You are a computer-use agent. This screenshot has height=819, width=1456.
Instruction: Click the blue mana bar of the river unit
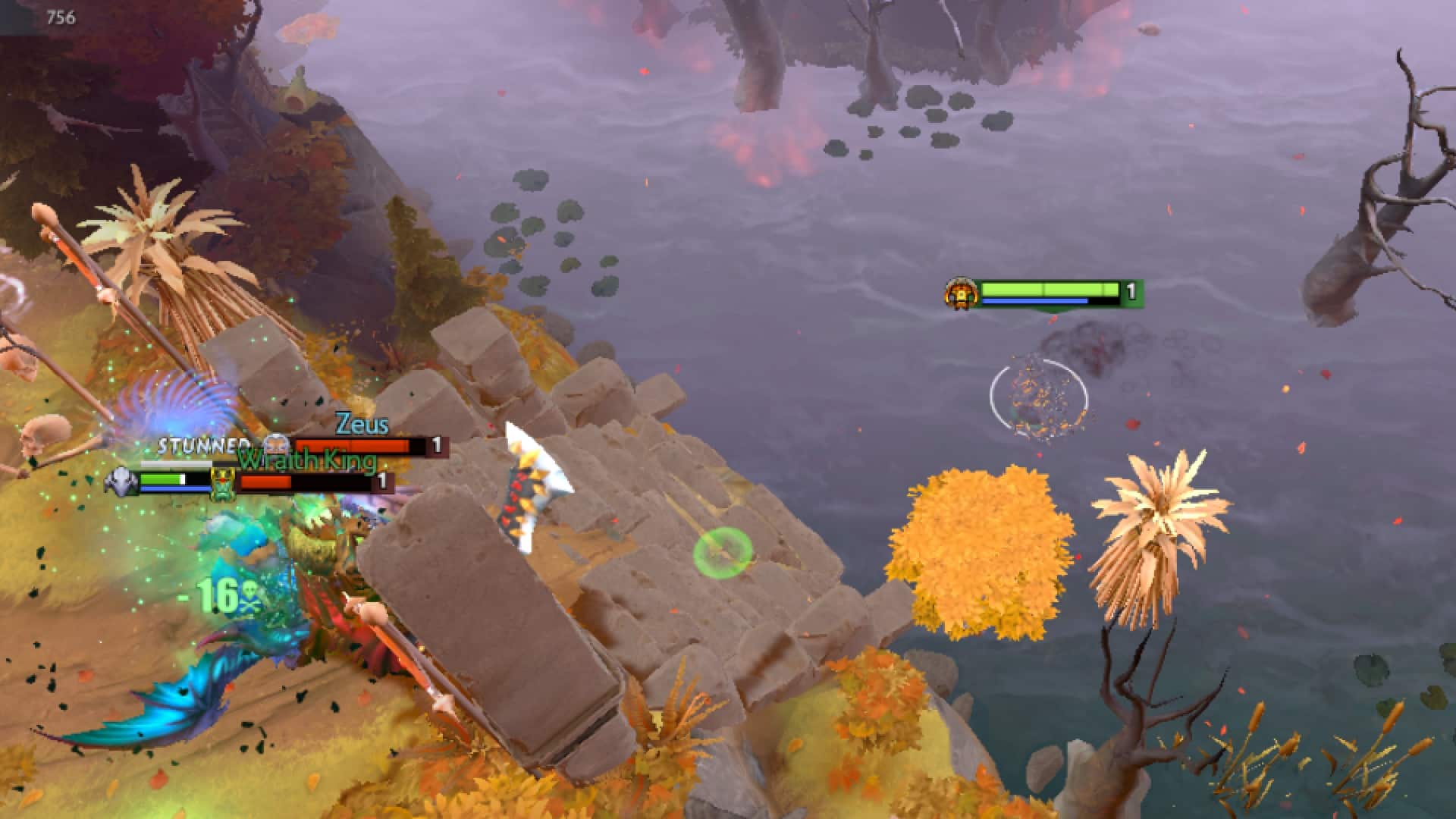[1034, 301]
